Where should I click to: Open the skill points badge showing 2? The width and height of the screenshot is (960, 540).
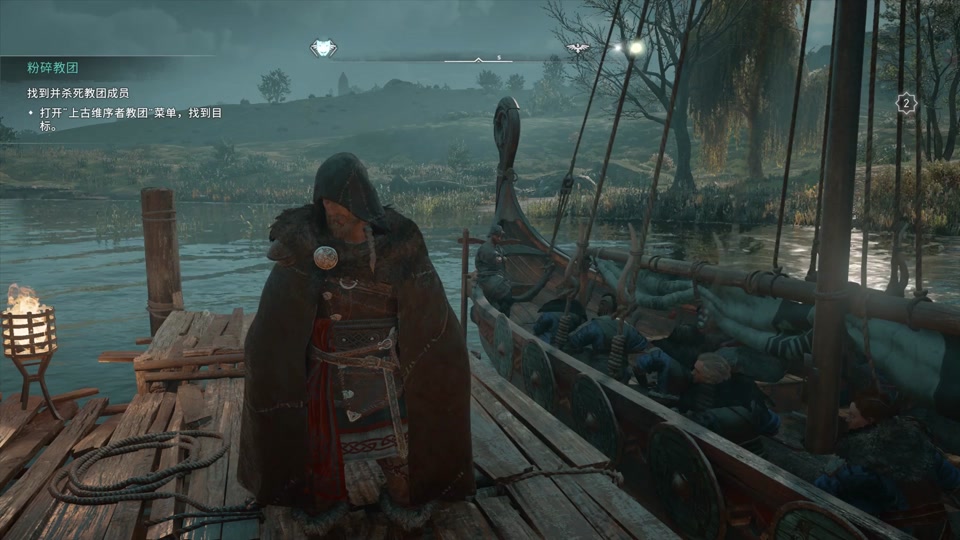(x=906, y=103)
